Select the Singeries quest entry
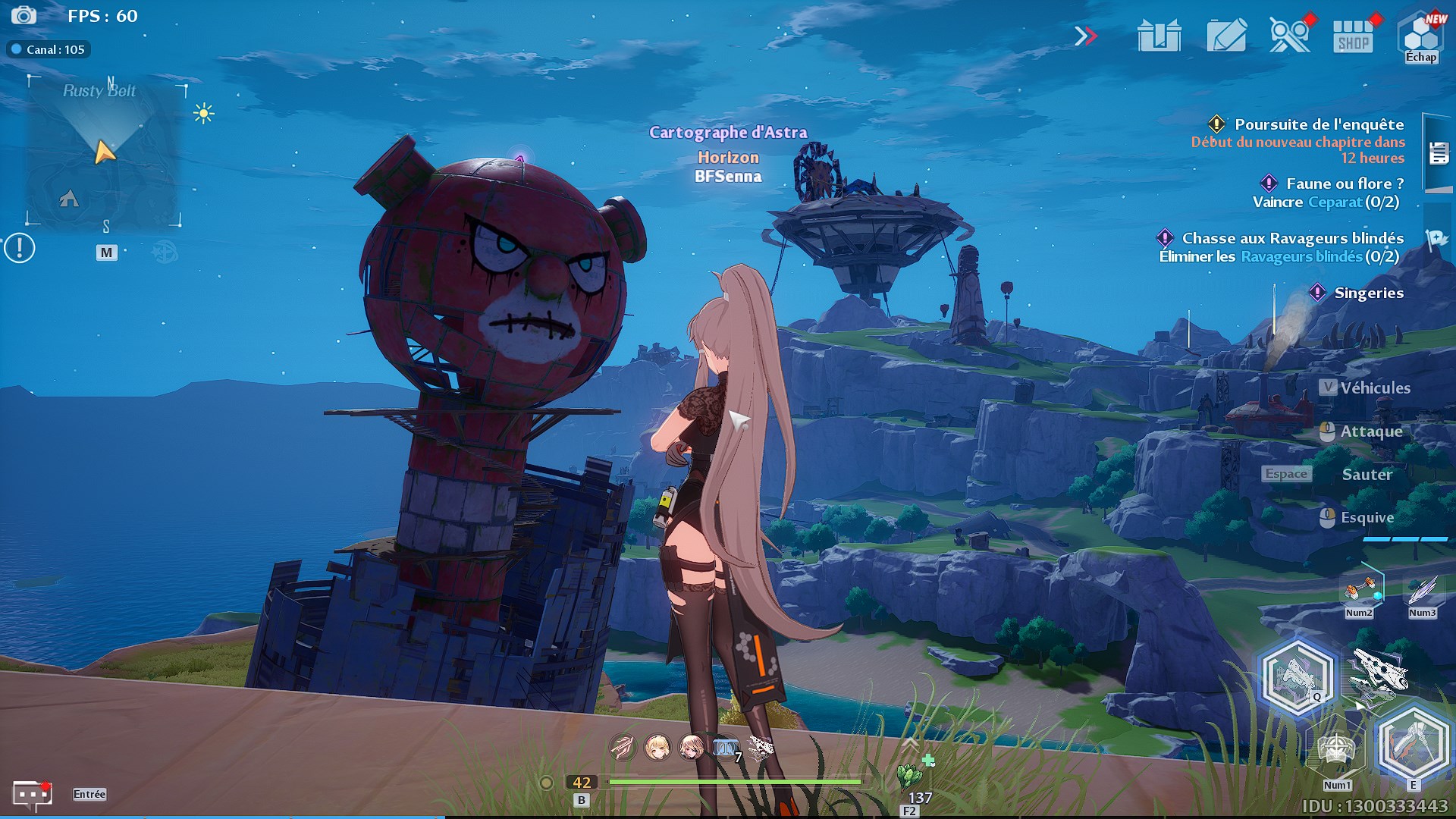The height and width of the screenshot is (819, 1456). click(1368, 293)
